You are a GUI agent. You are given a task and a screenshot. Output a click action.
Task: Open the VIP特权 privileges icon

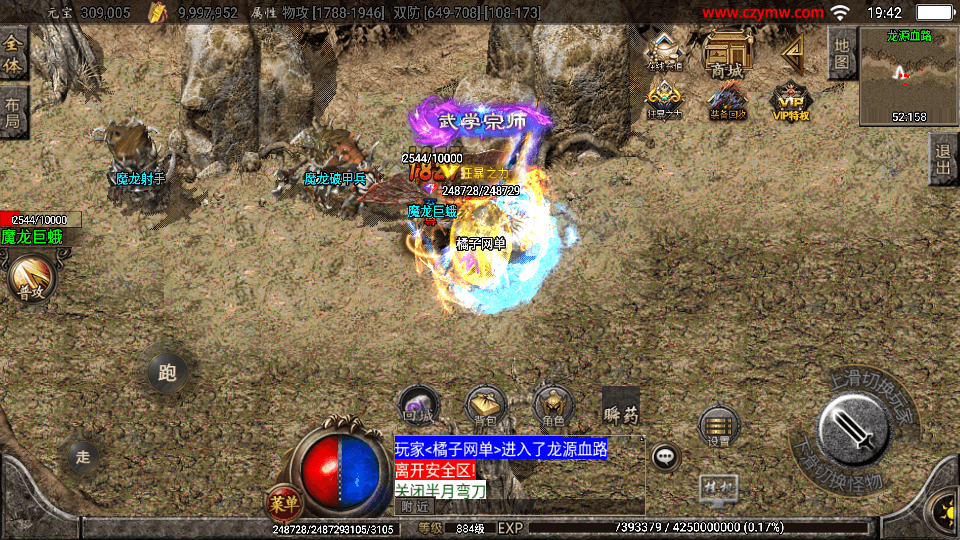click(790, 100)
